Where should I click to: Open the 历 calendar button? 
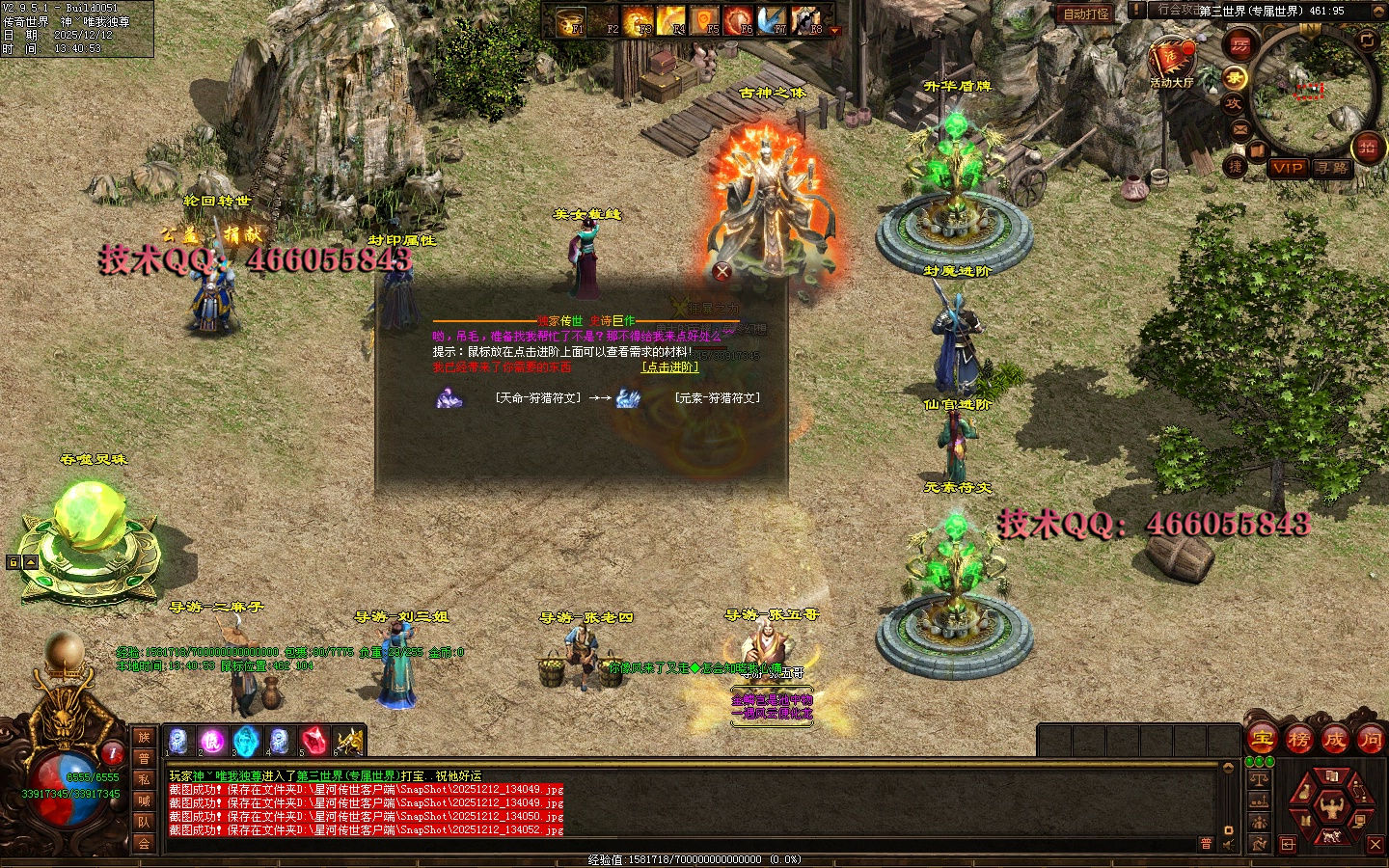(x=1239, y=44)
